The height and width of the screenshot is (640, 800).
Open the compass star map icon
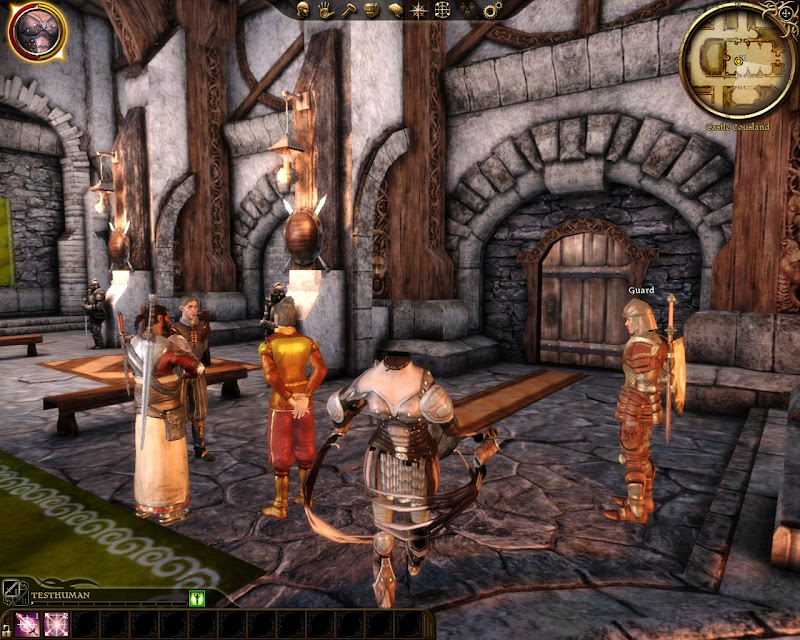419,9
